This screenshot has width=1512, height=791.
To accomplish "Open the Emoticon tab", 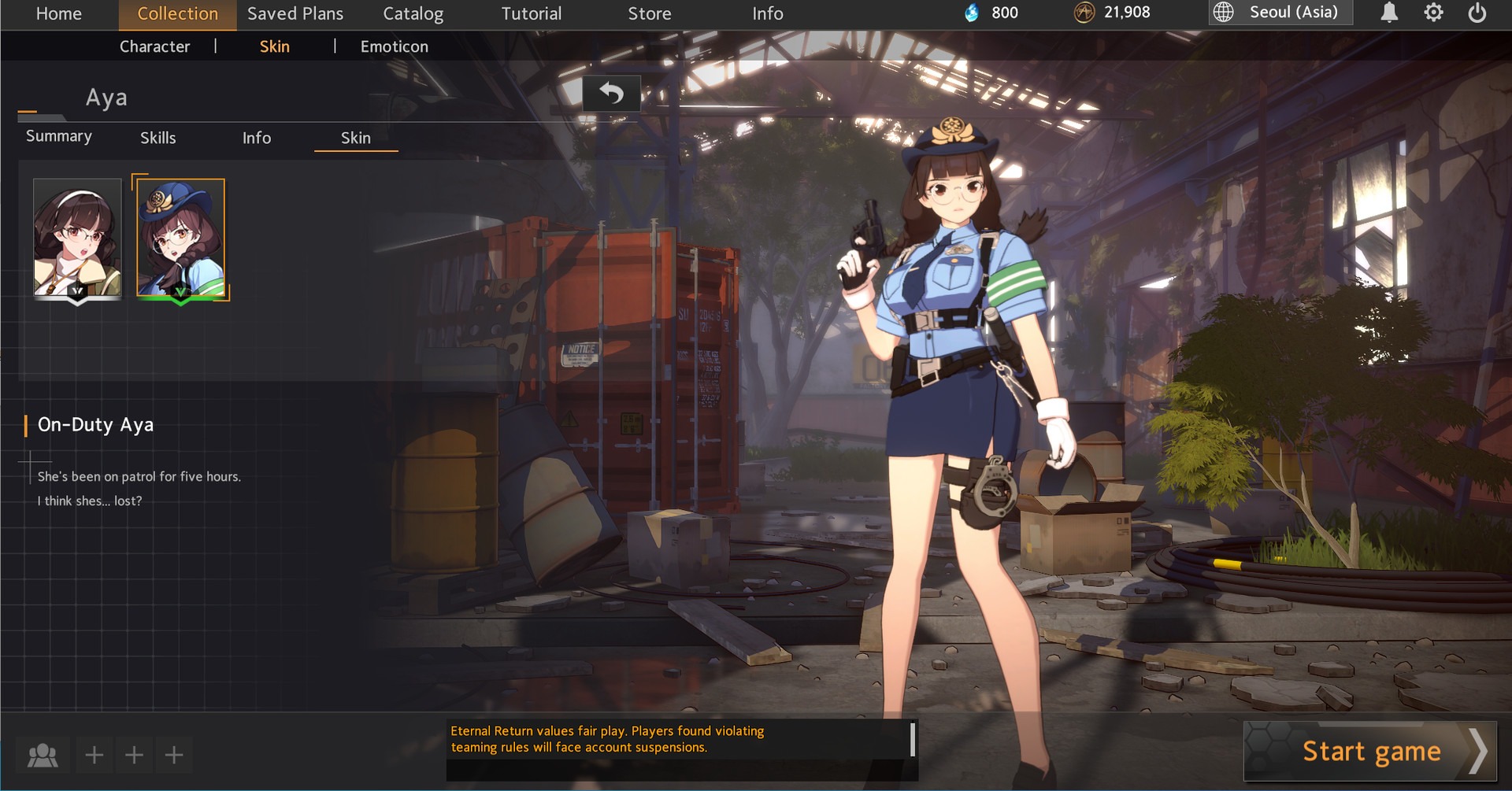I will point(394,46).
